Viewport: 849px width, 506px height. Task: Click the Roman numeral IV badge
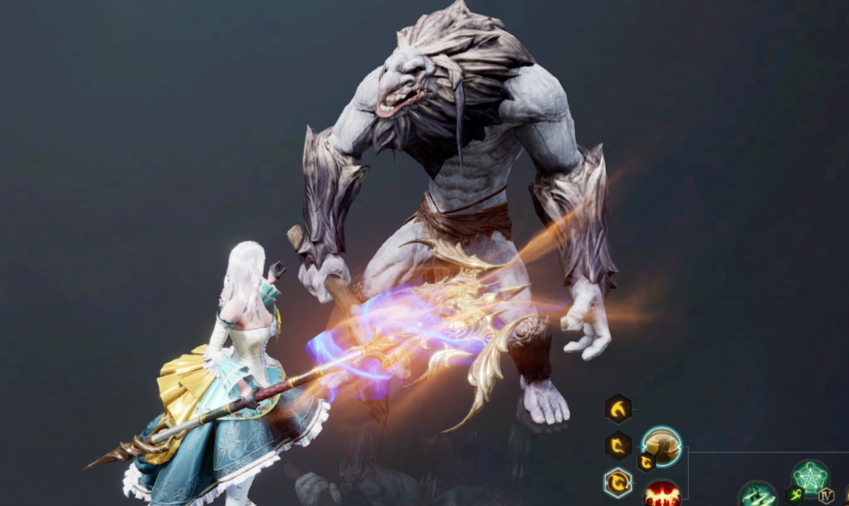(x=826, y=495)
